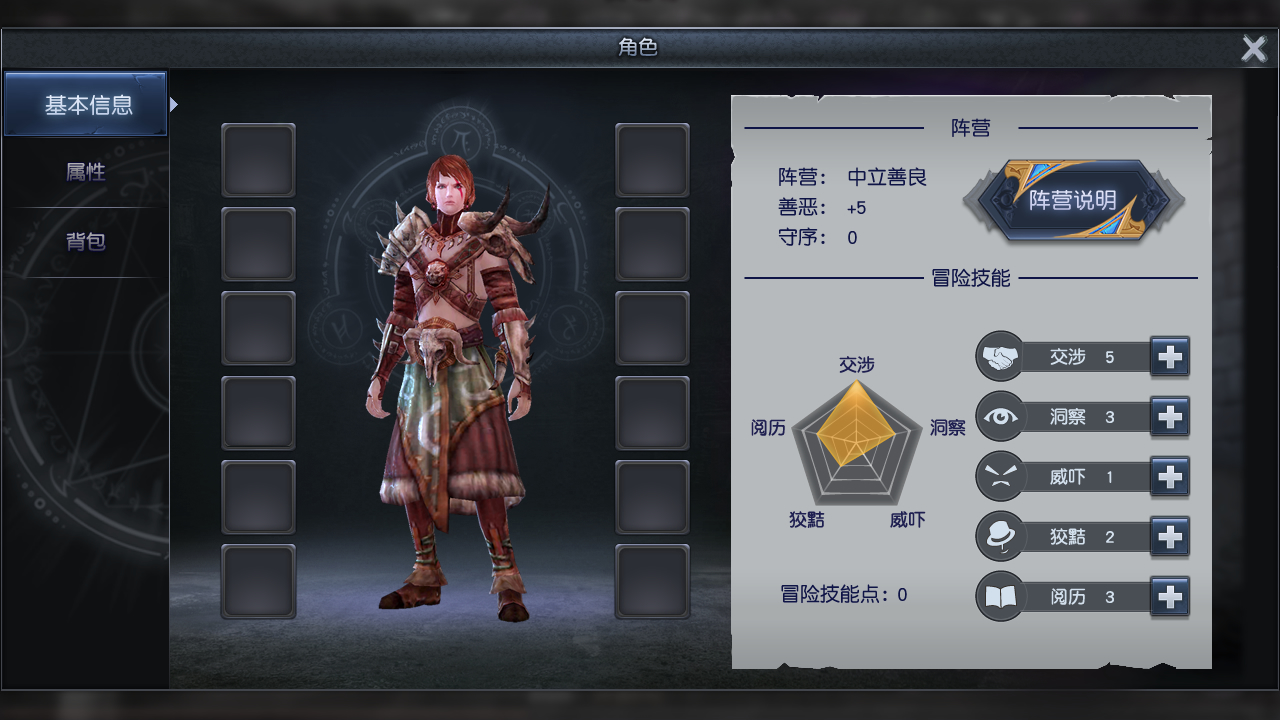
Task: Close the 角色 character window
Action: point(1253,48)
